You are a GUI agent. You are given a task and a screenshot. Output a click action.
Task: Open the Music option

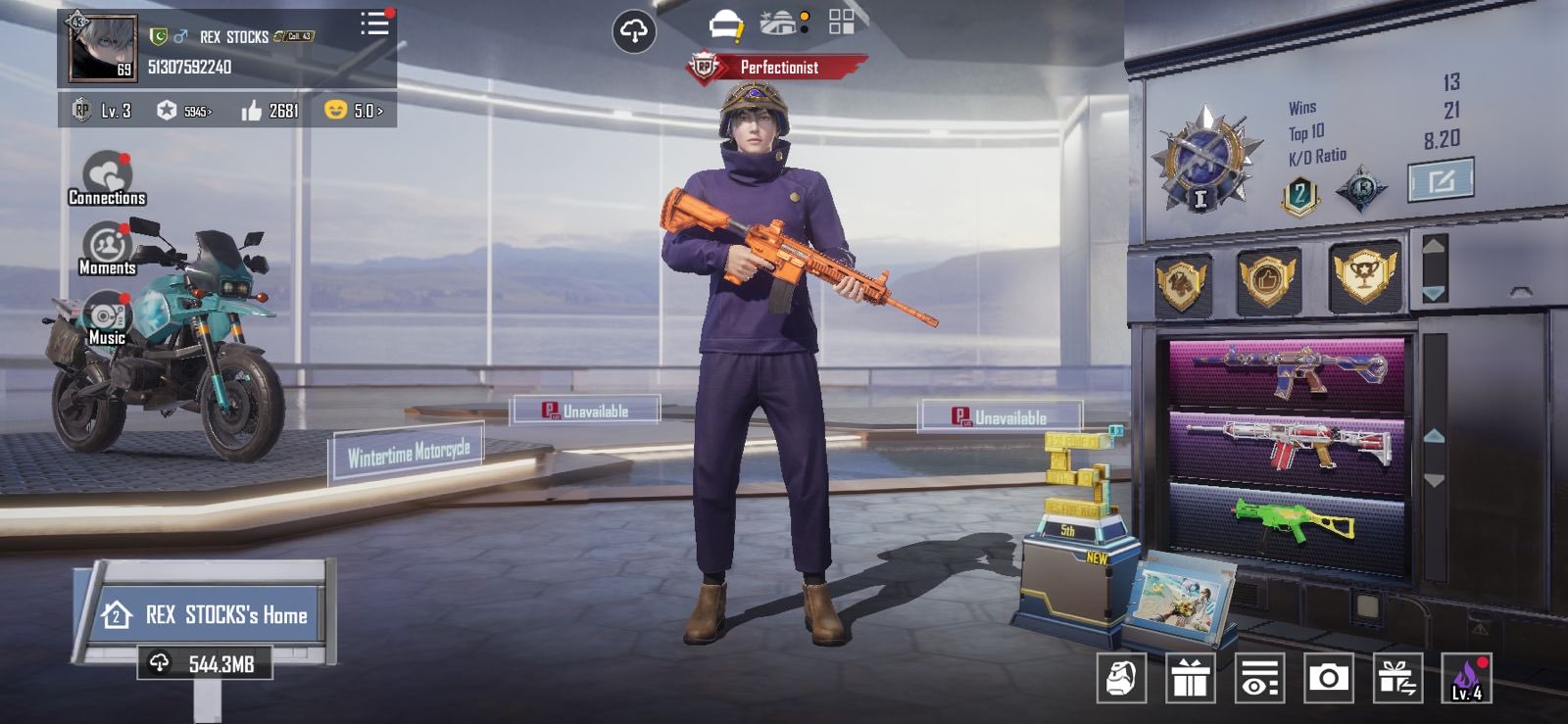(x=107, y=320)
